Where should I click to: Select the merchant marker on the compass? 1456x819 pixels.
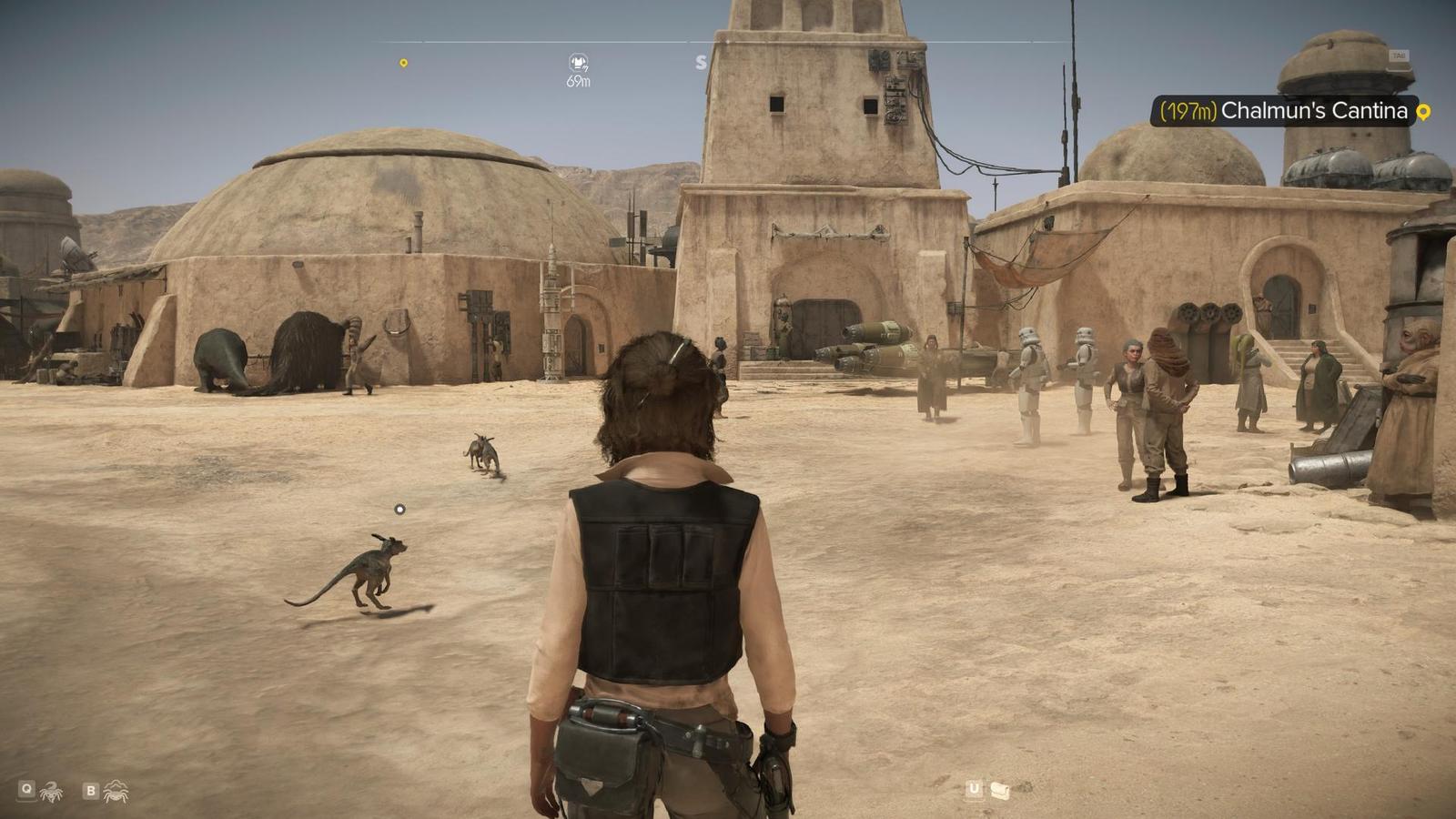578,63
